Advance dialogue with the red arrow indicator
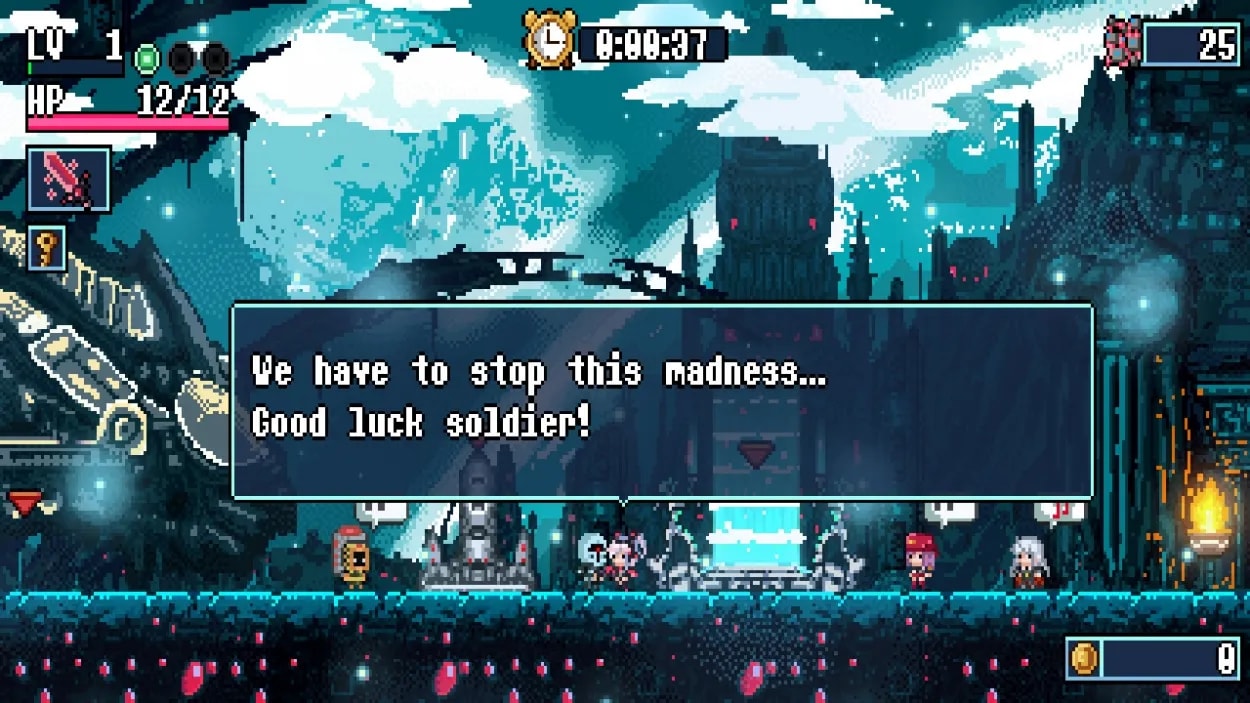Viewport: 1250px width, 703px height. pyautogui.click(x=757, y=454)
